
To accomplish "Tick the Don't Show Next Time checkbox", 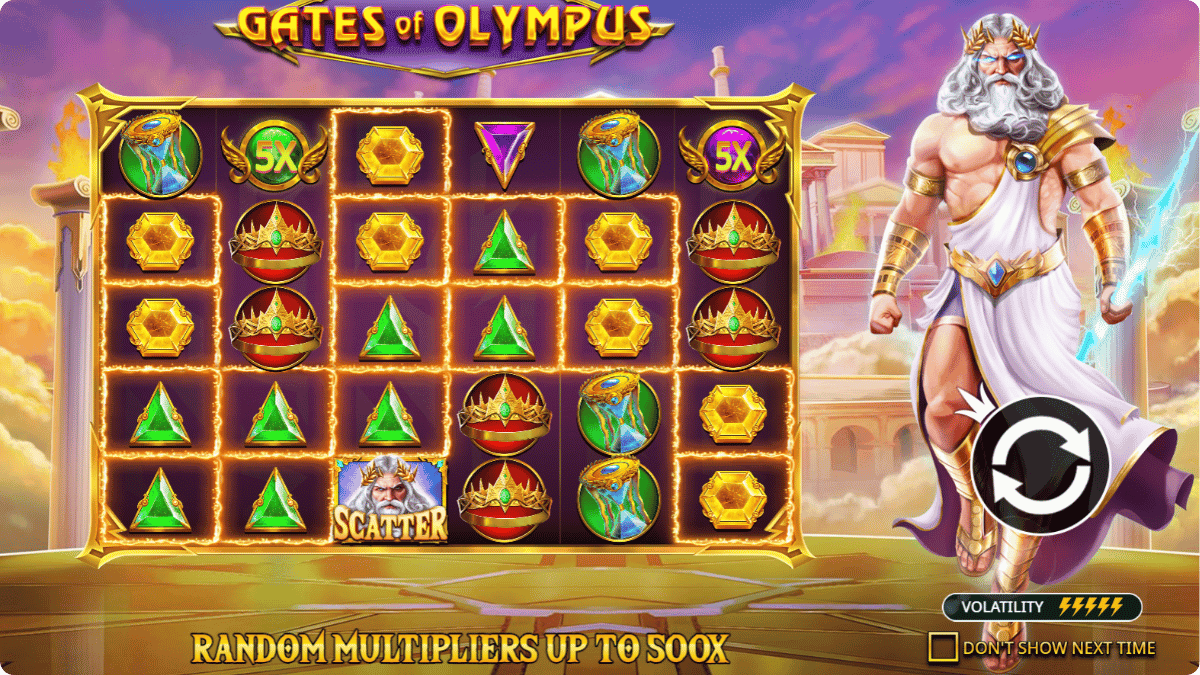I will pyautogui.click(x=942, y=647).
